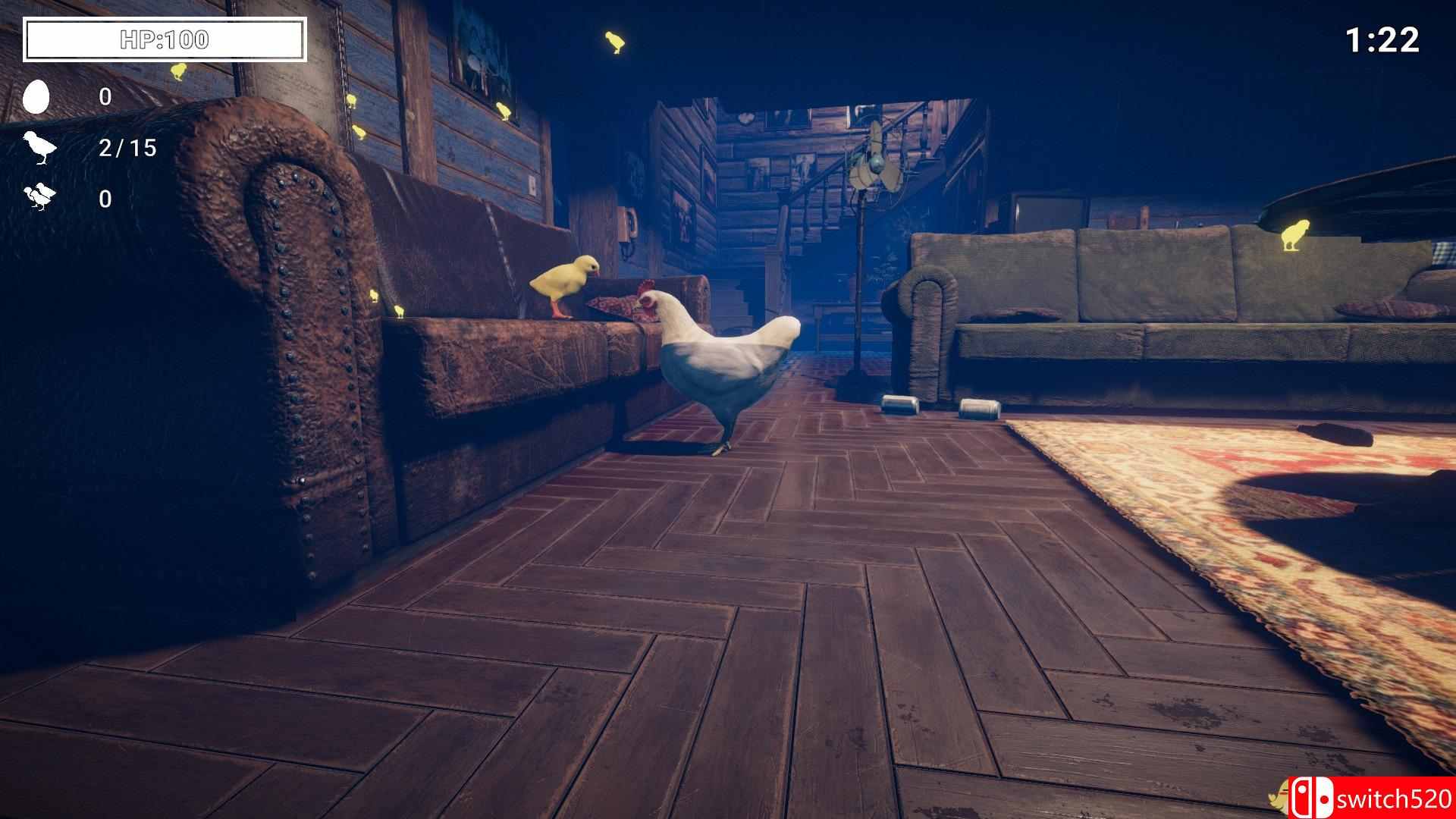This screenshot has height=819, width=1456.
Task: Toggle the glowing chick marker below the sofa cushion
Action: 400,311
